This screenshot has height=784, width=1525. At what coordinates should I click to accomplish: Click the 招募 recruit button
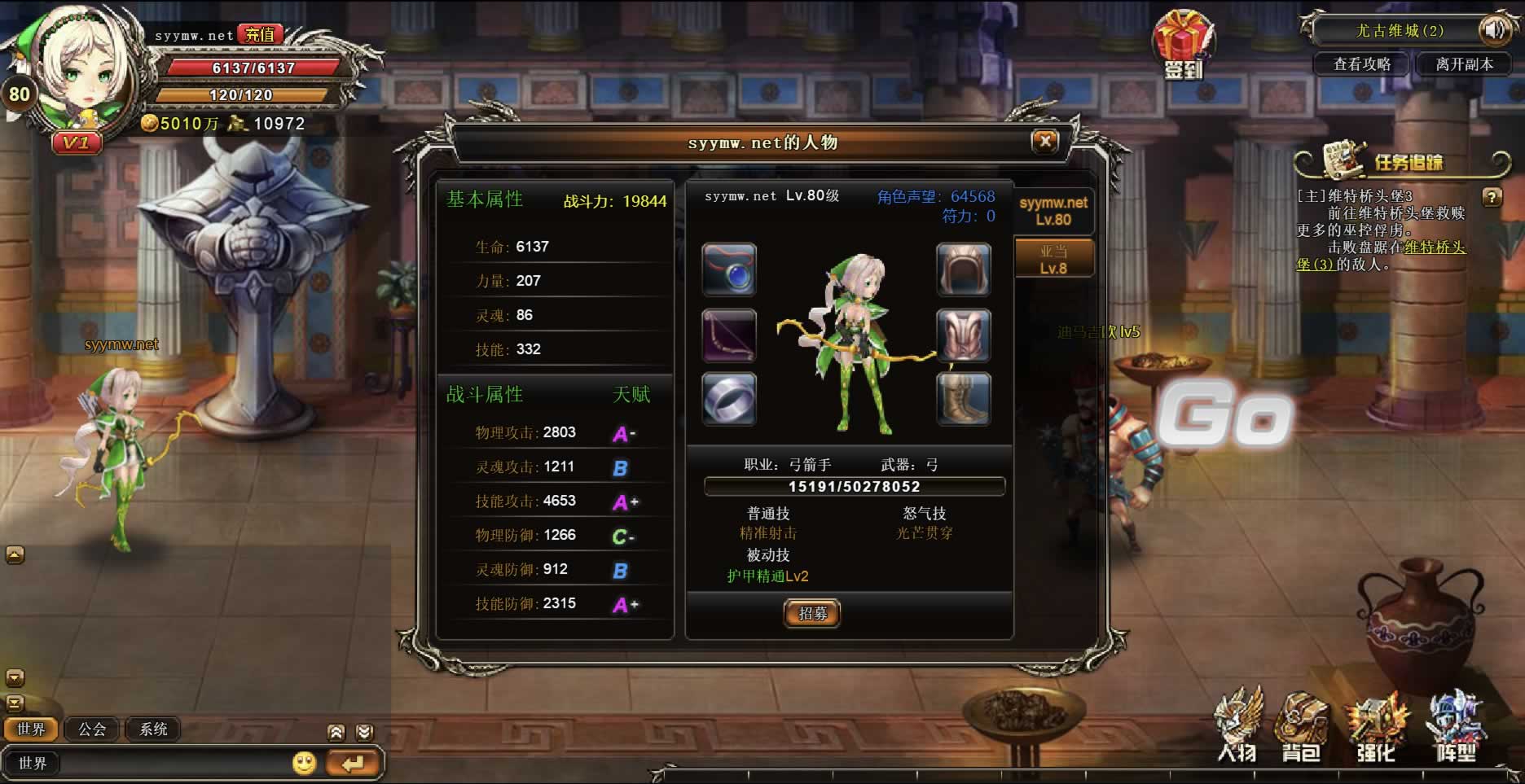click(x=812, y=613)
